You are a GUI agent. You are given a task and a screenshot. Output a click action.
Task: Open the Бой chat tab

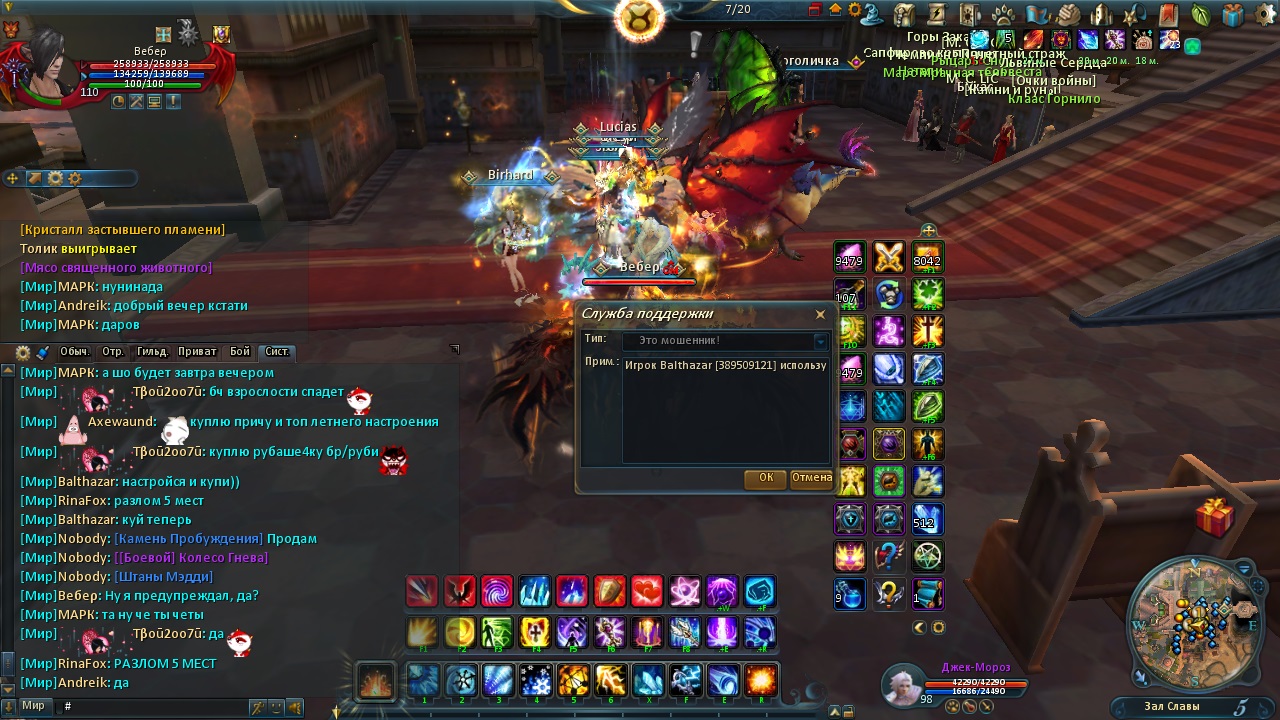tap(240, 352)
